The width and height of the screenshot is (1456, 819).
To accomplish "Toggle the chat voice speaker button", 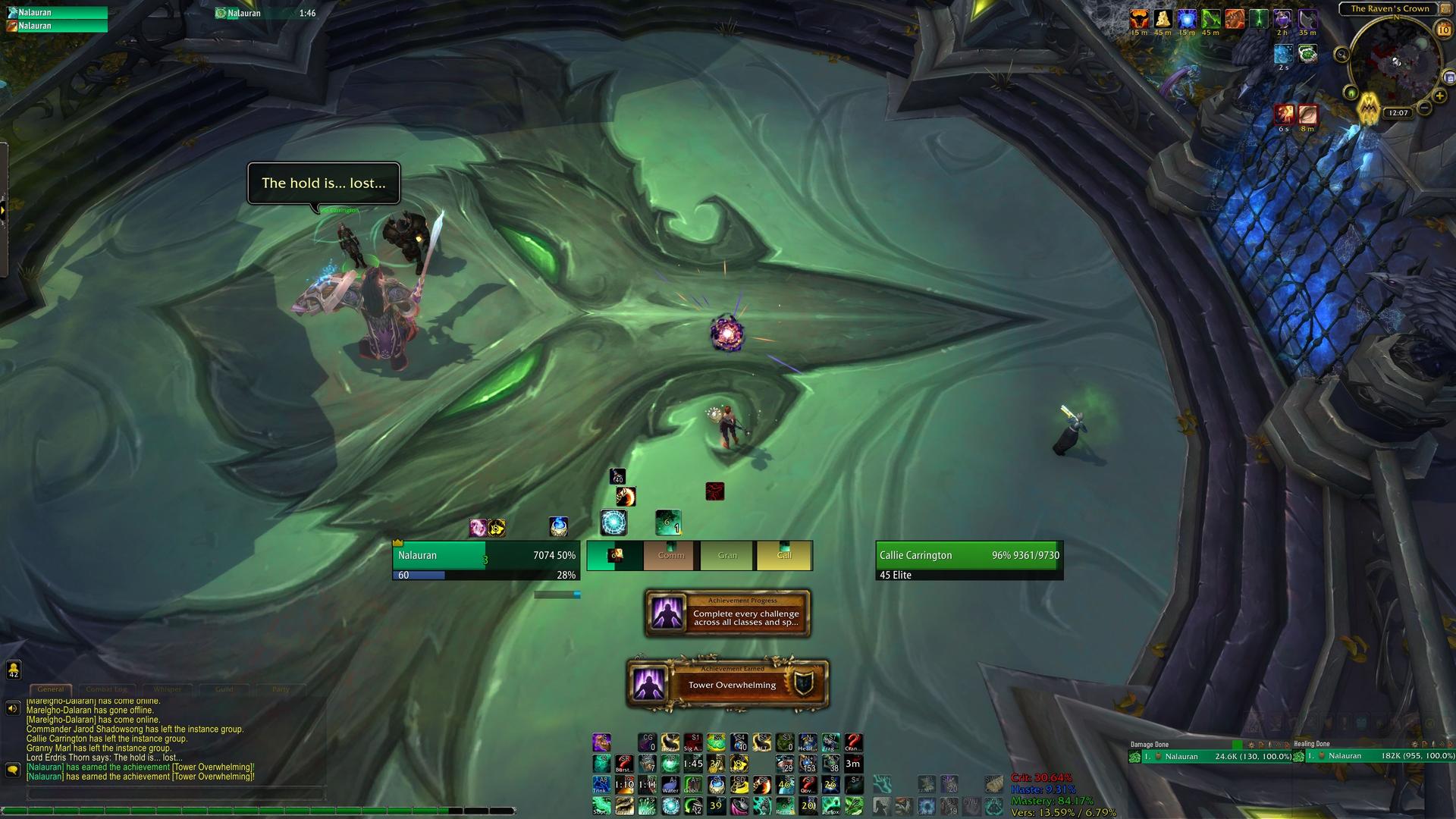I will (13, 708).
